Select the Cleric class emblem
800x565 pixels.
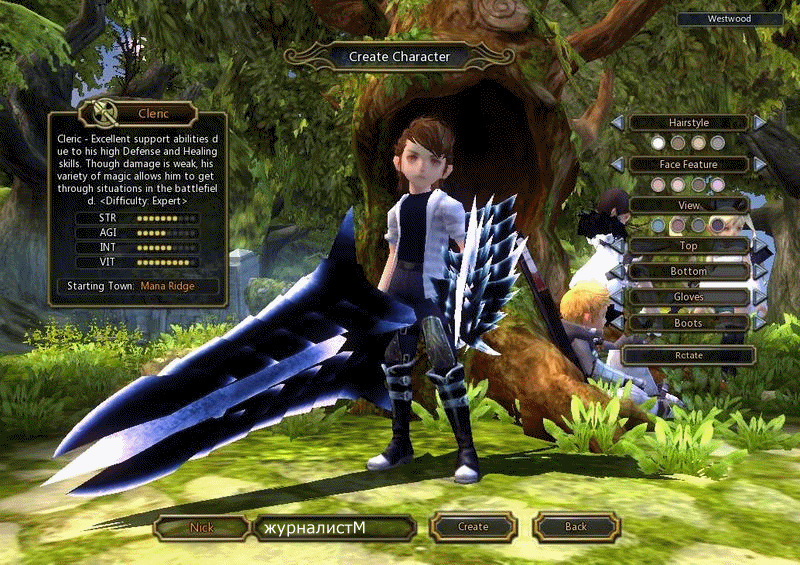100,113
